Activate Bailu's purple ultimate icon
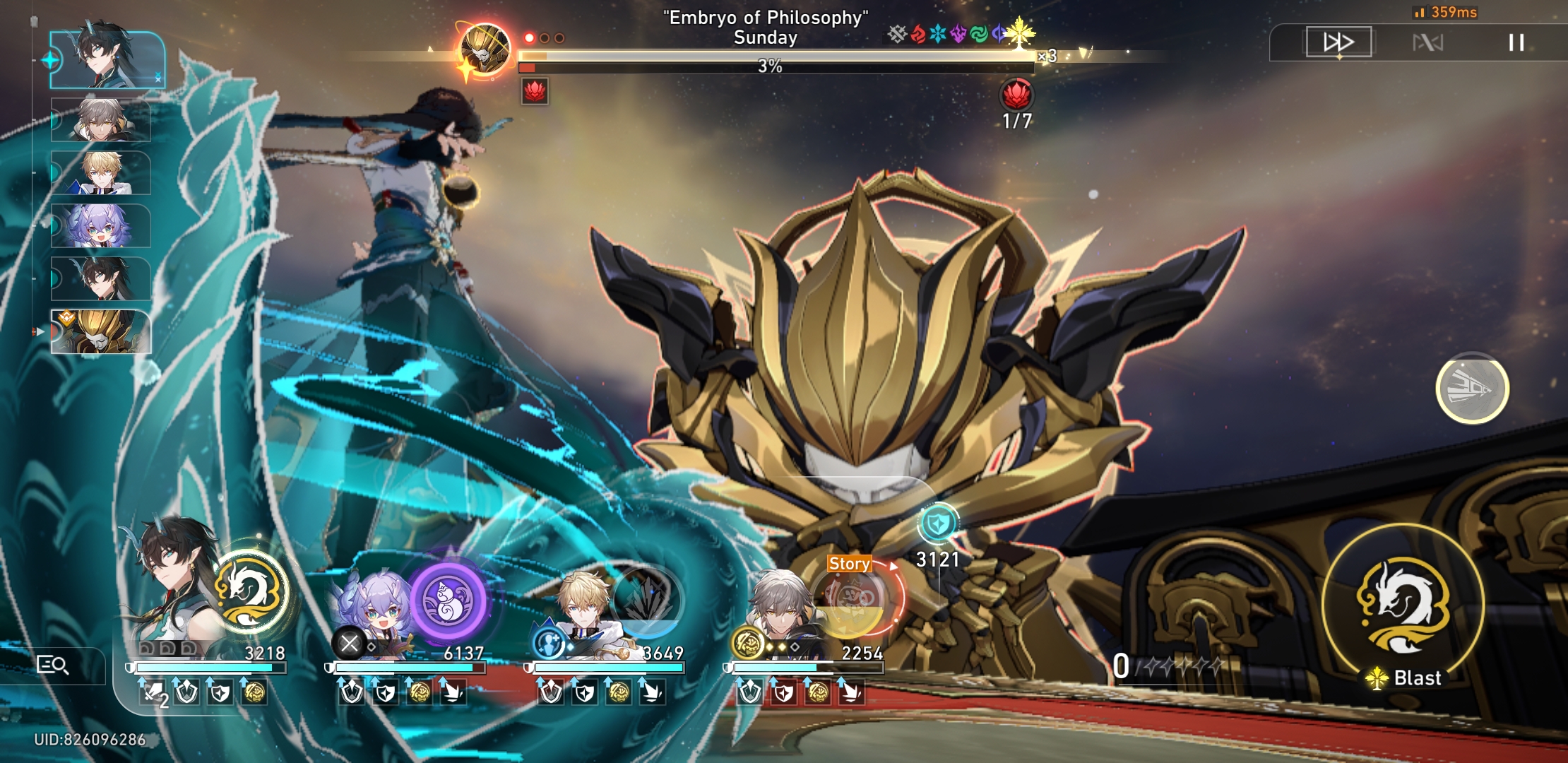 click(x=448, y=600)
